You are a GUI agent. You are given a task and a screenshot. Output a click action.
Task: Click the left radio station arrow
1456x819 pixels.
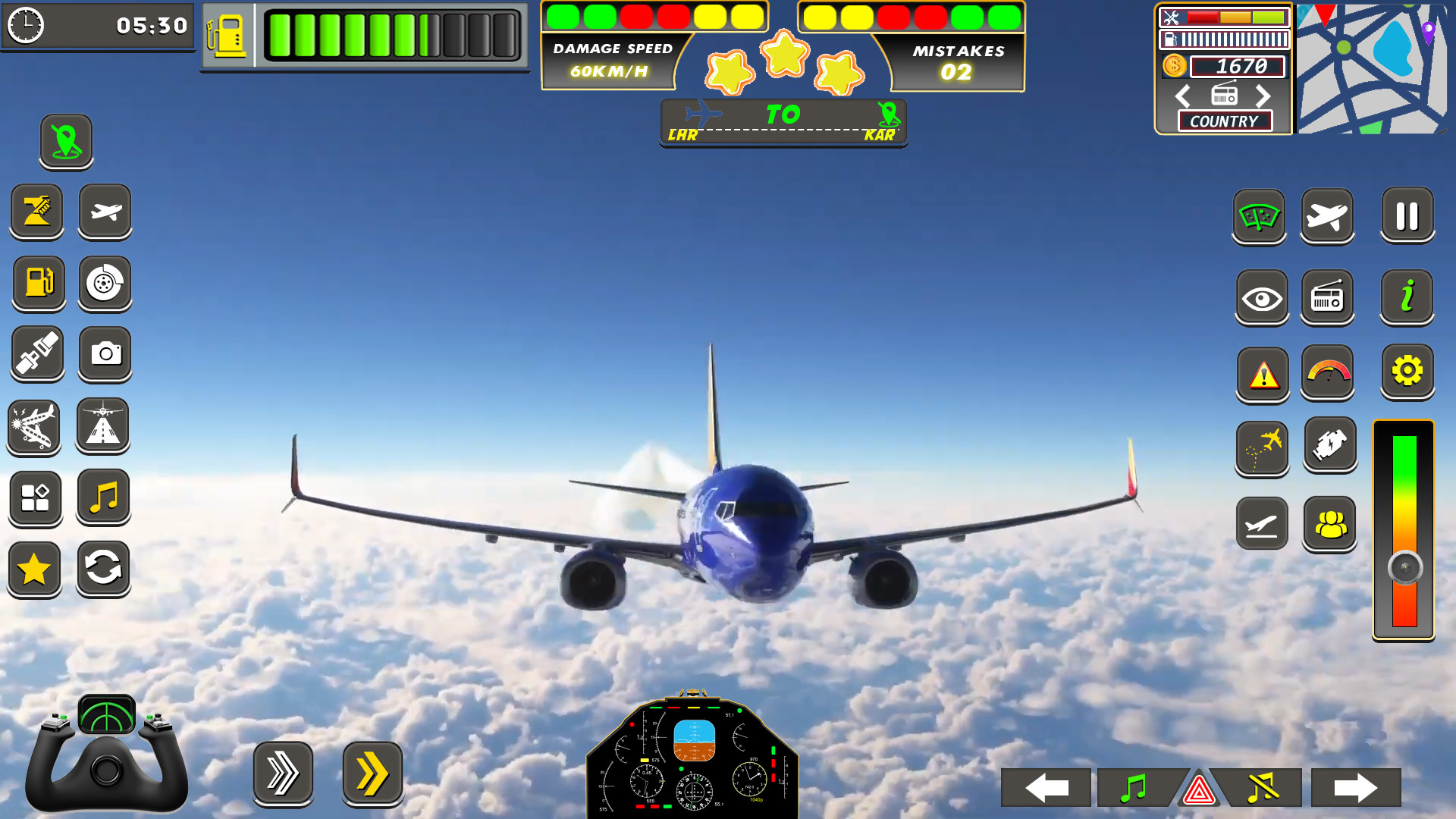[1182, 97]
